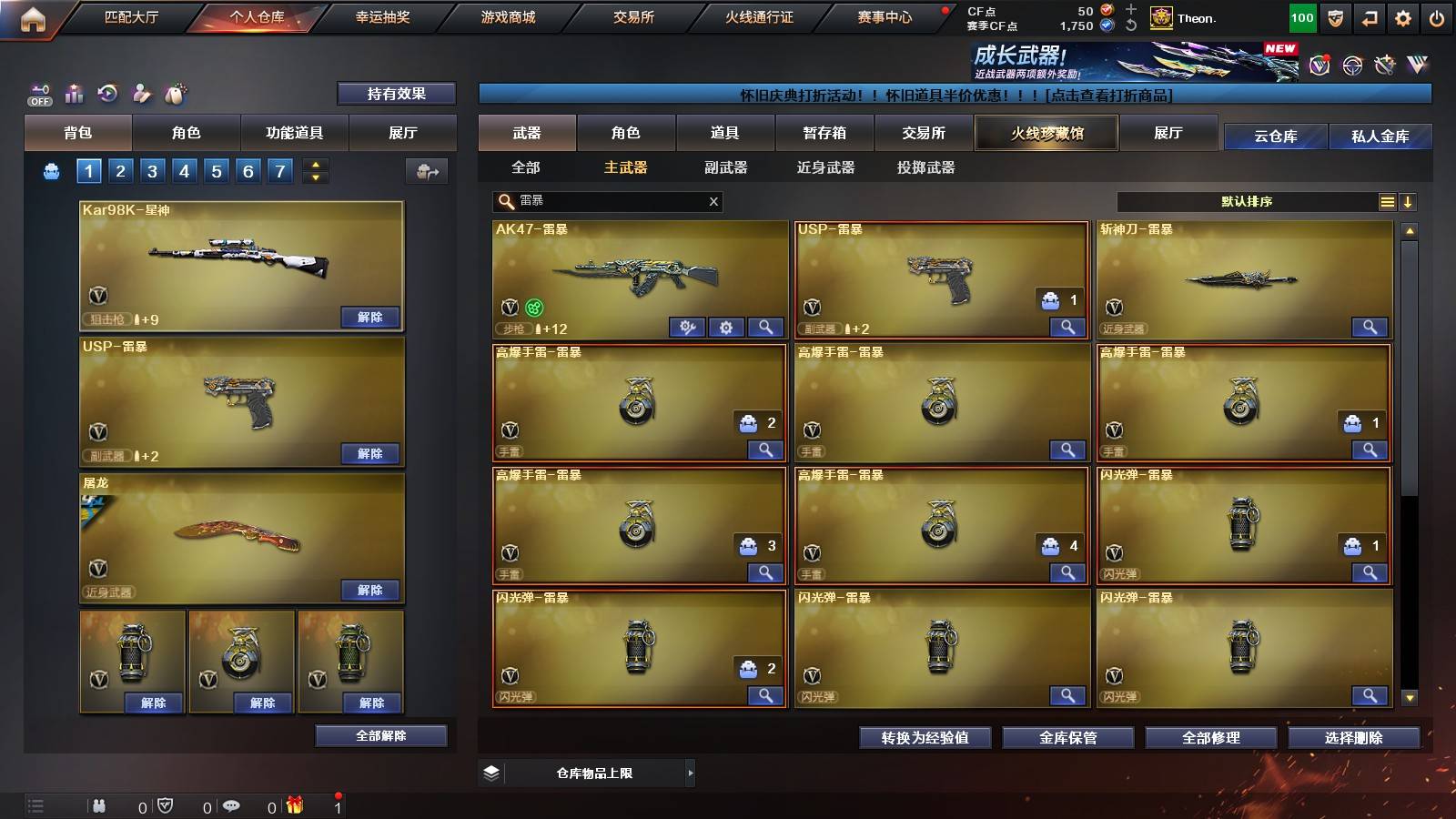
Task: Select the settings gear icon in top-right
Action: click(x=1404, y=16)
